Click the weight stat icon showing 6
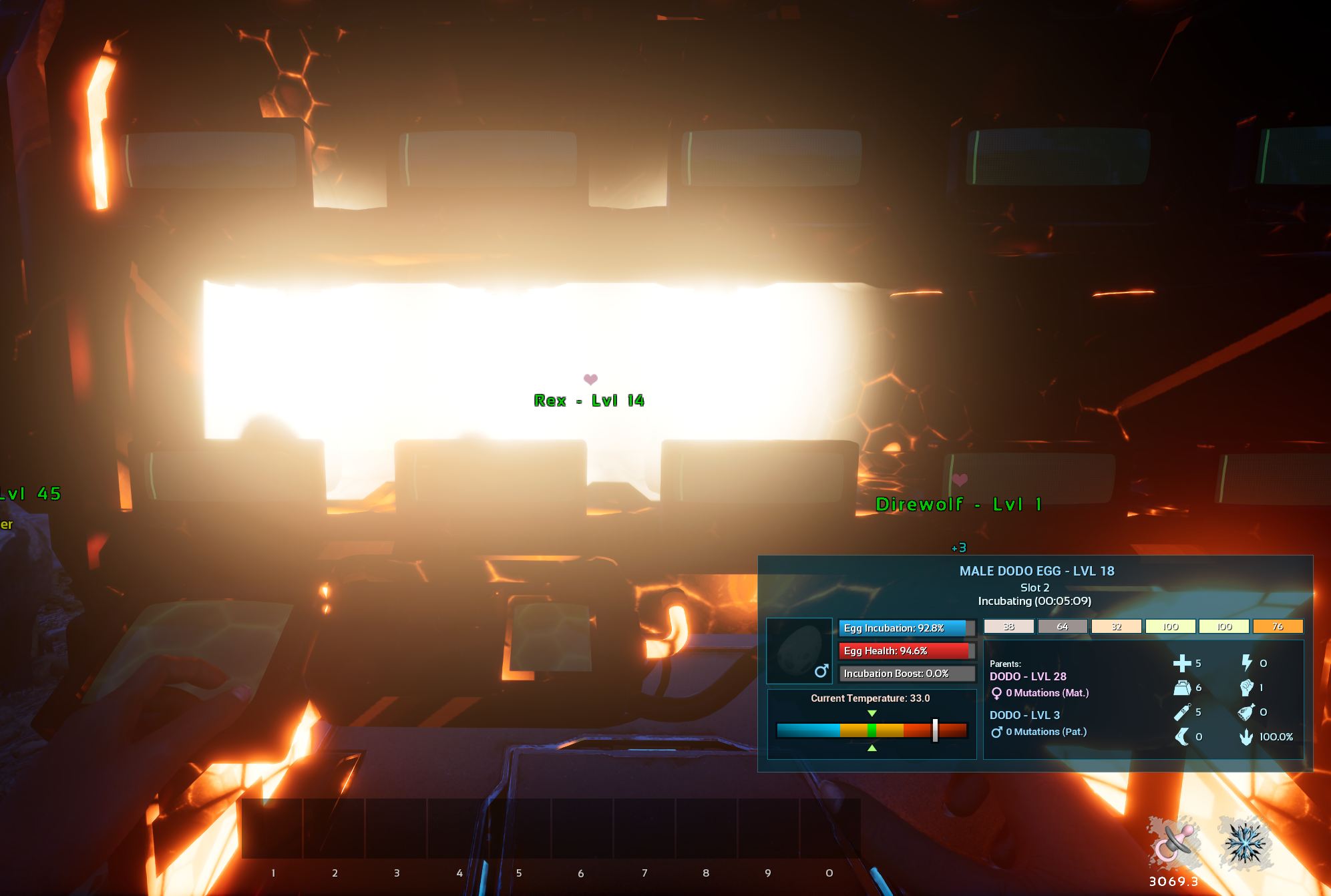1331x896 pixels. pyautogui.click(x=1182, y=688)
